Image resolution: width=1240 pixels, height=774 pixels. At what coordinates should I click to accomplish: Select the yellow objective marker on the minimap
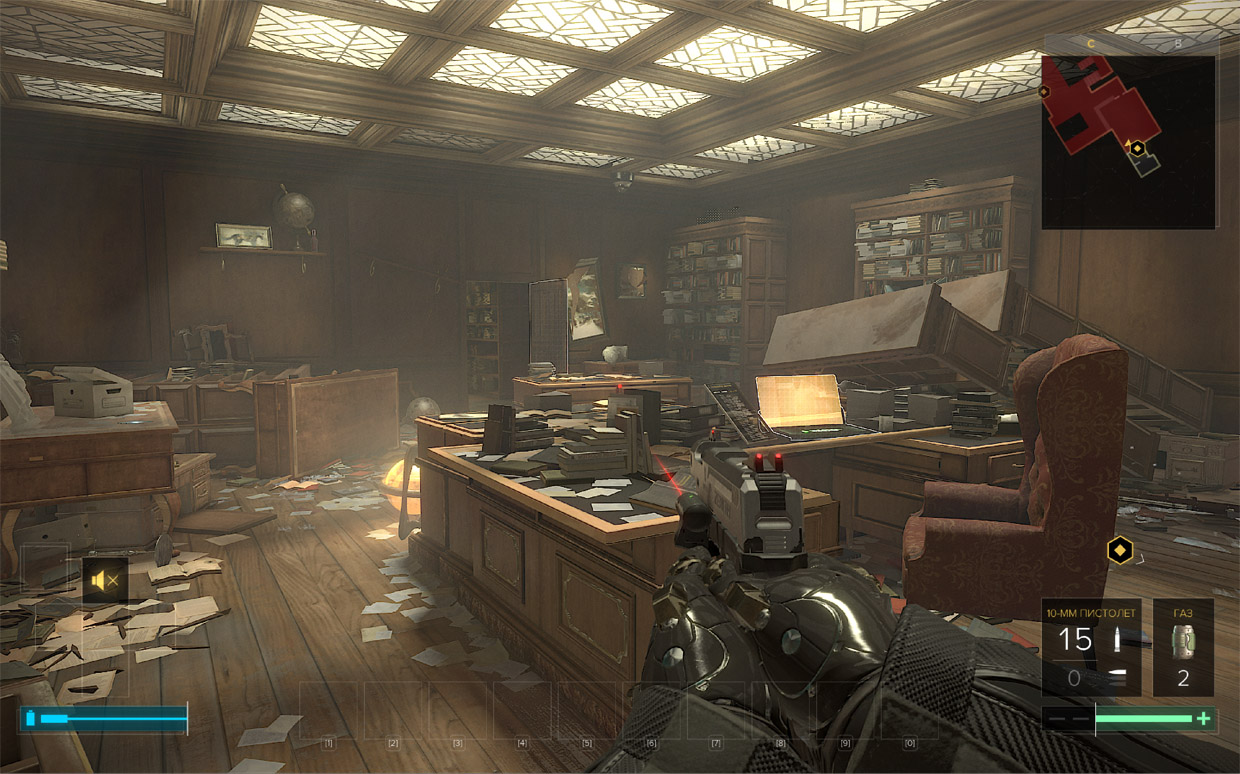pos(1137,148)
